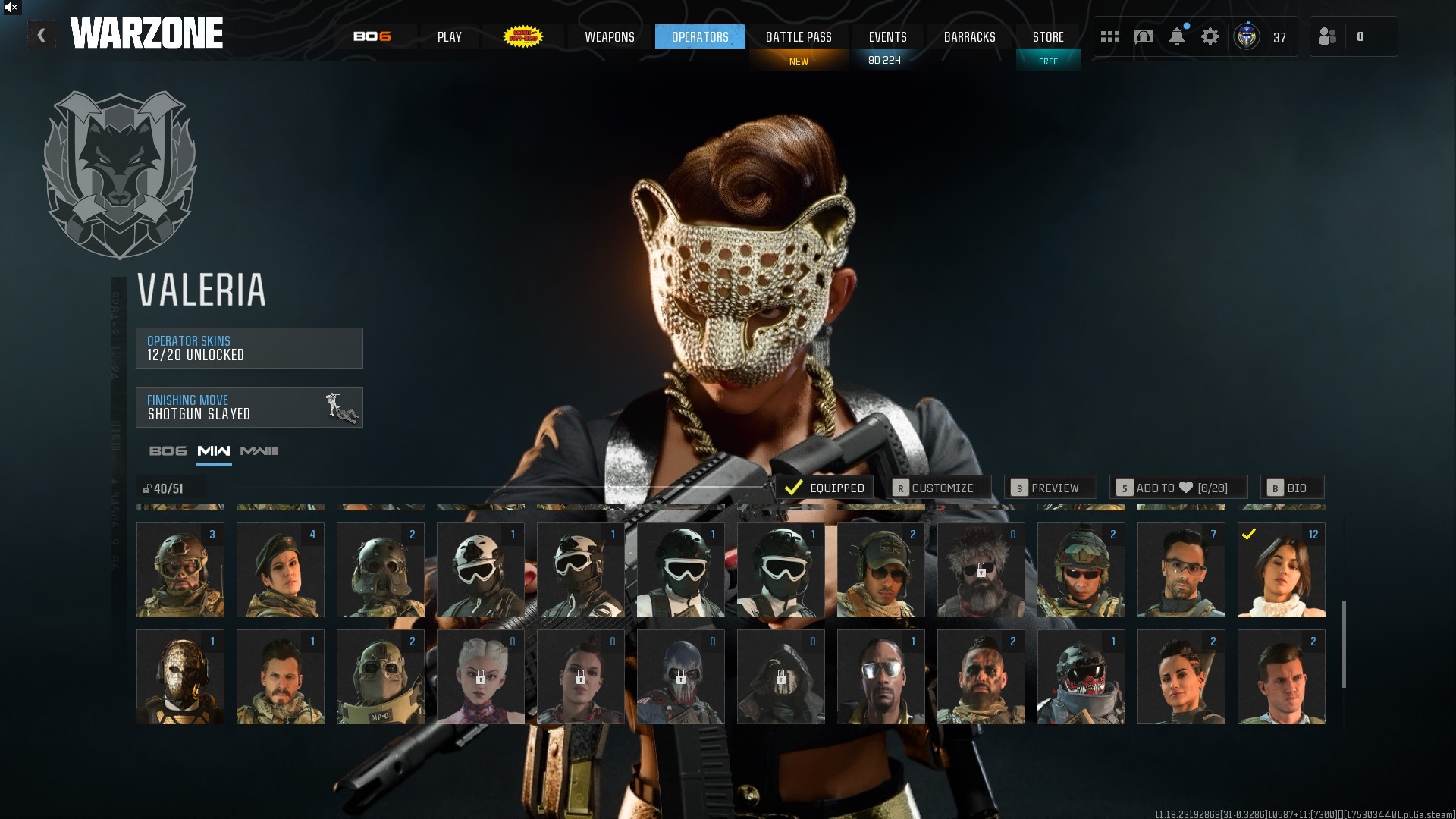
Task: Check the notifications bell
Action: point(1177,36)
